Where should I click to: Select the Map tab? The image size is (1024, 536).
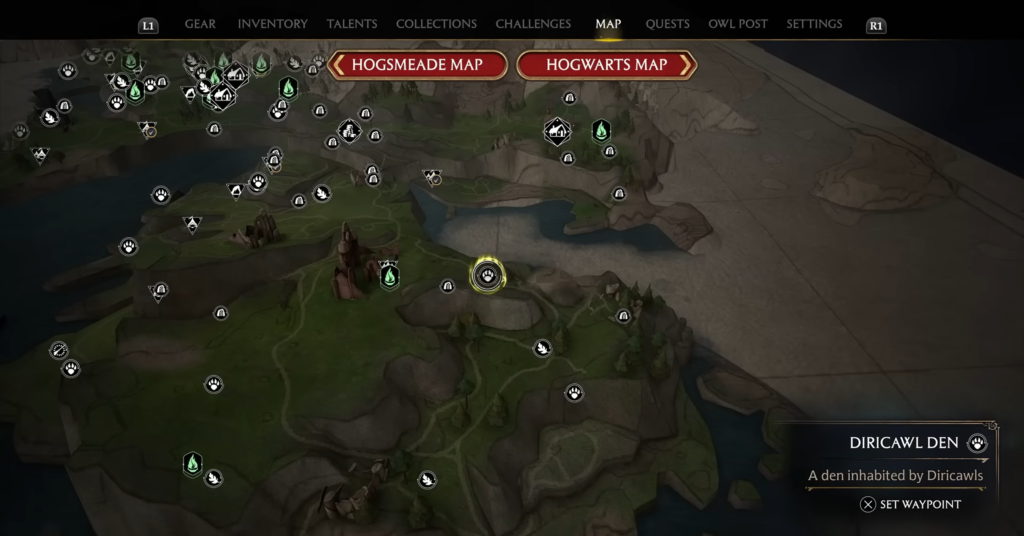608,24
